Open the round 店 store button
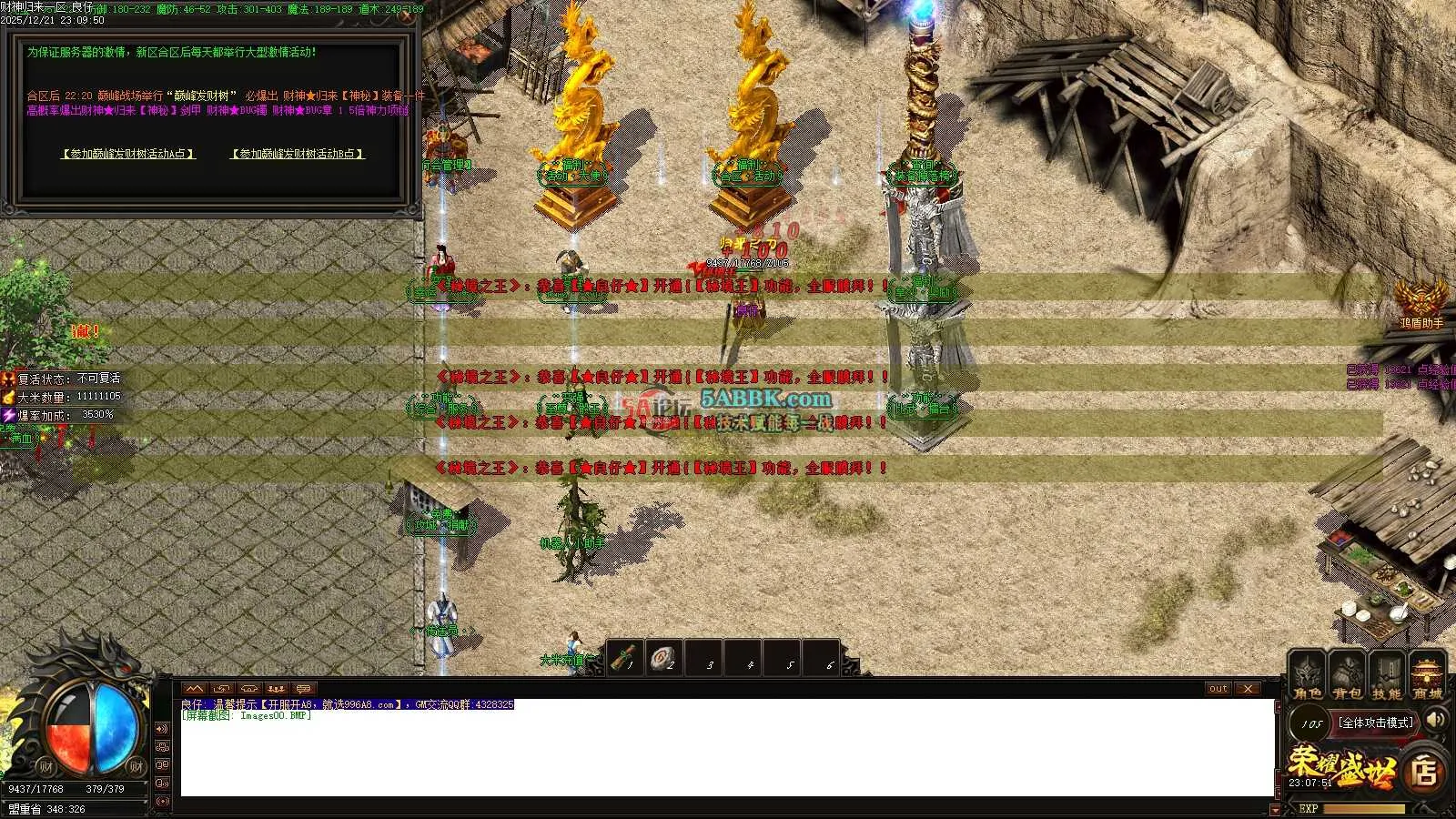Screen dimensions: 1456x819 (x=1424, y=773)
